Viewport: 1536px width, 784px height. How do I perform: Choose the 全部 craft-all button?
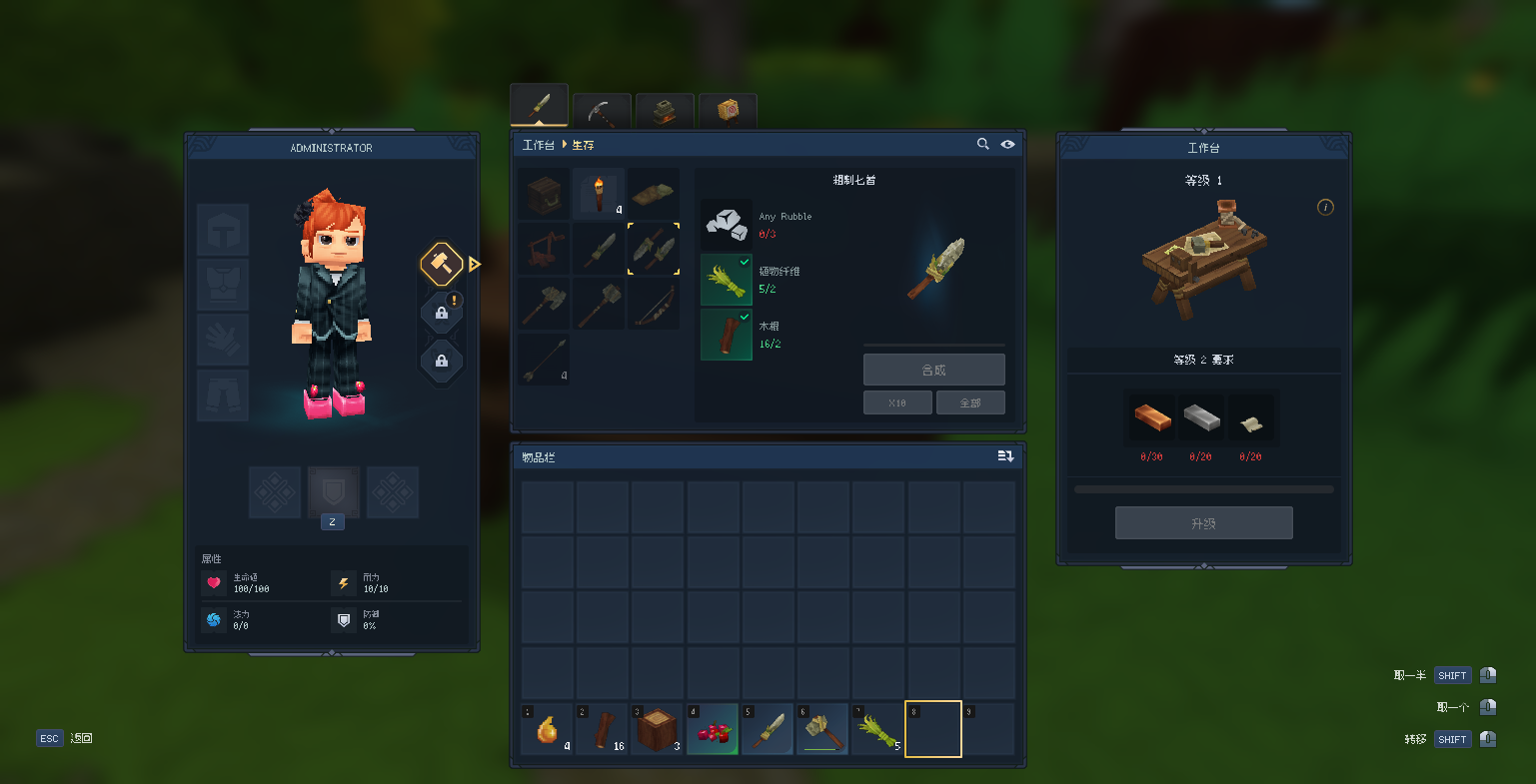coord(969,402)
